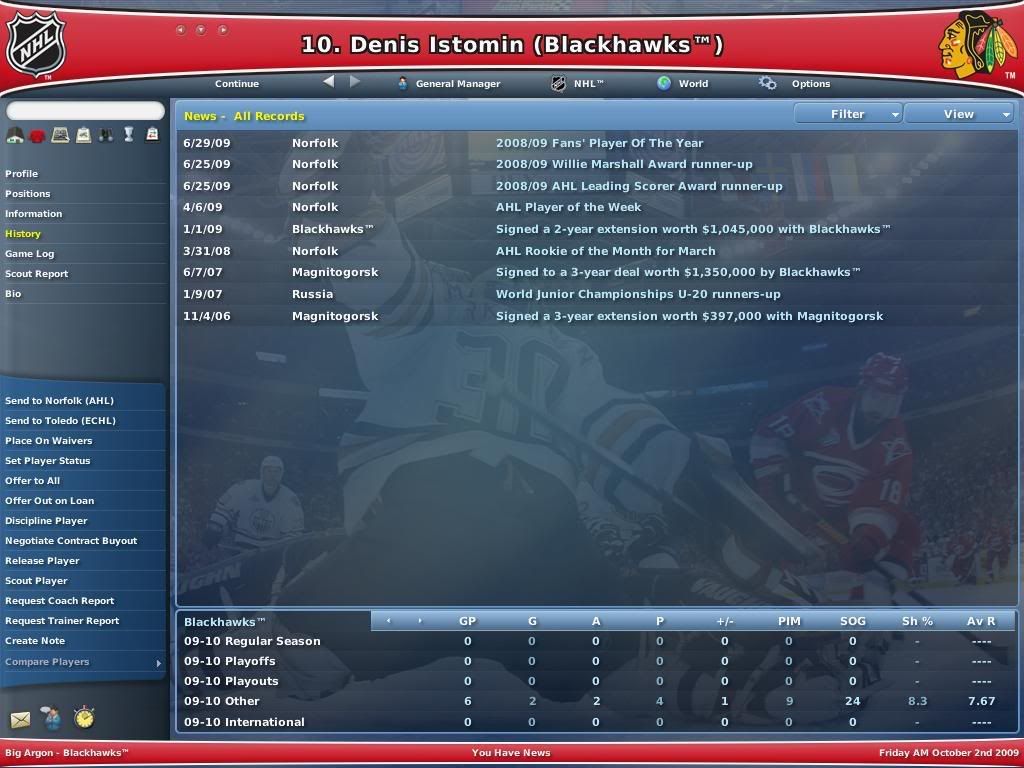Open the mail envelope icon
Image resolution: width=1024 pixels, height=768 pixels.
[x=20, y=719]
